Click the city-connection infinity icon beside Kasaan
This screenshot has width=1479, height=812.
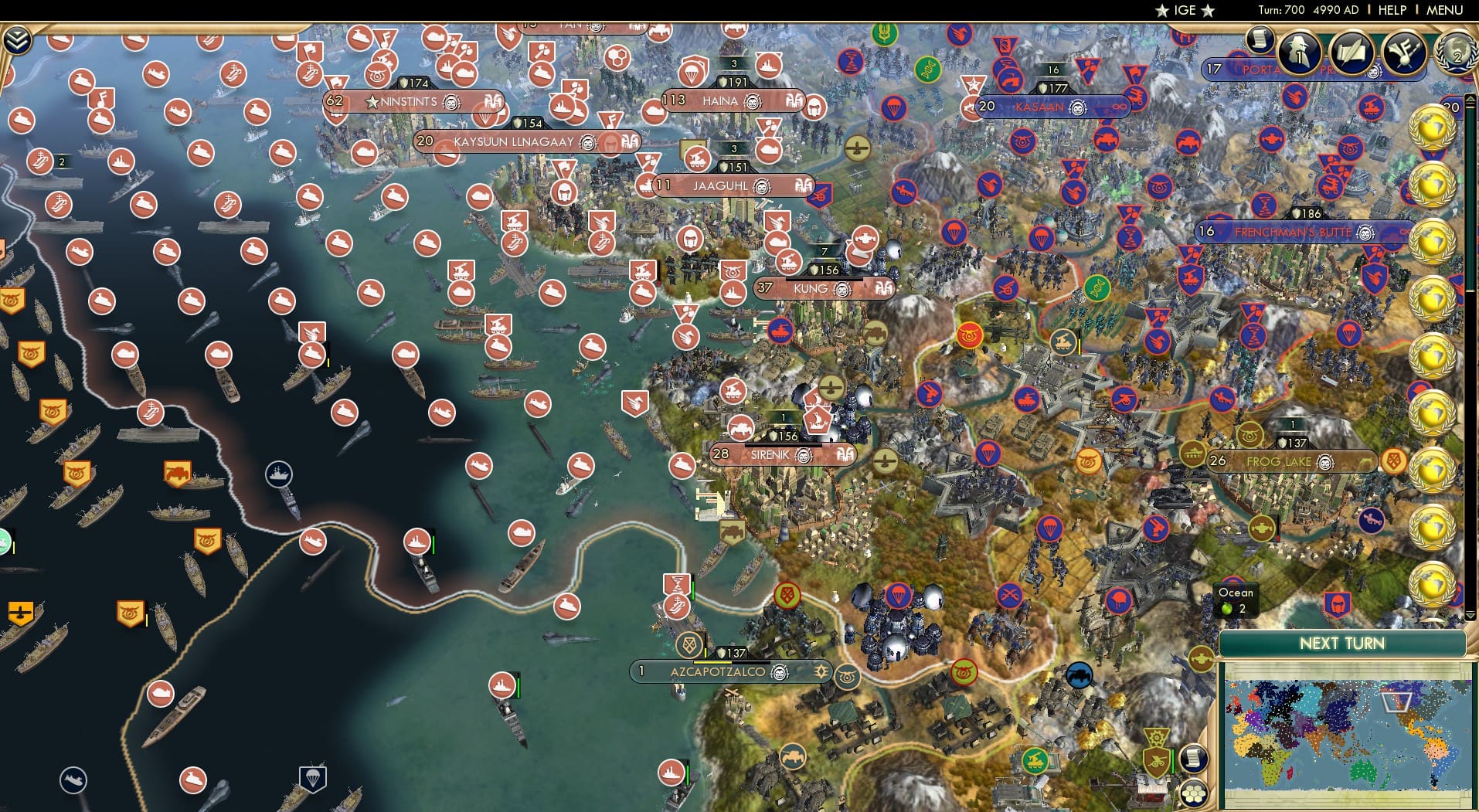pos(1120,107)
